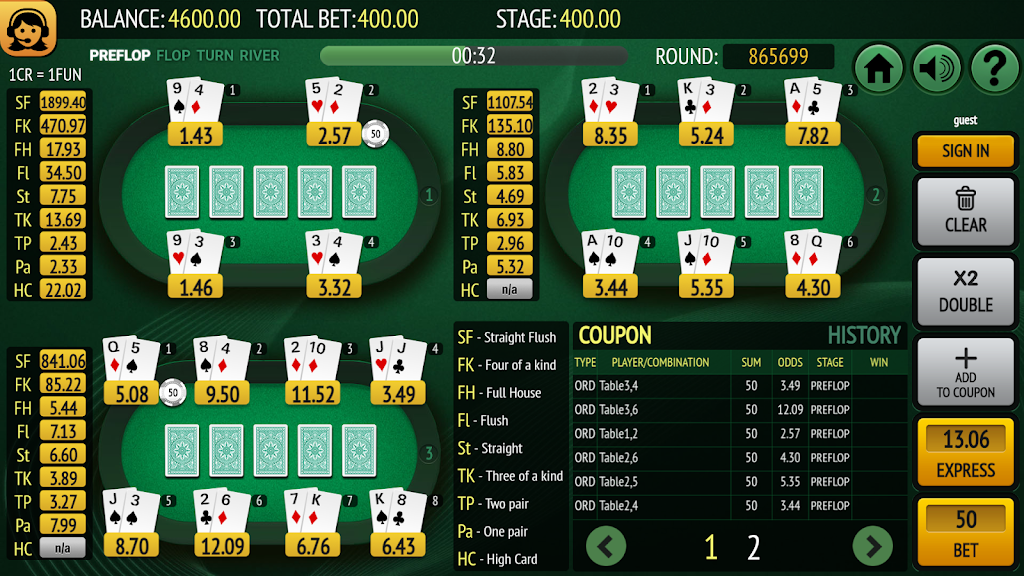1024x576 pixels.
Task: Click the SIGN IN button
Action: 964,151
